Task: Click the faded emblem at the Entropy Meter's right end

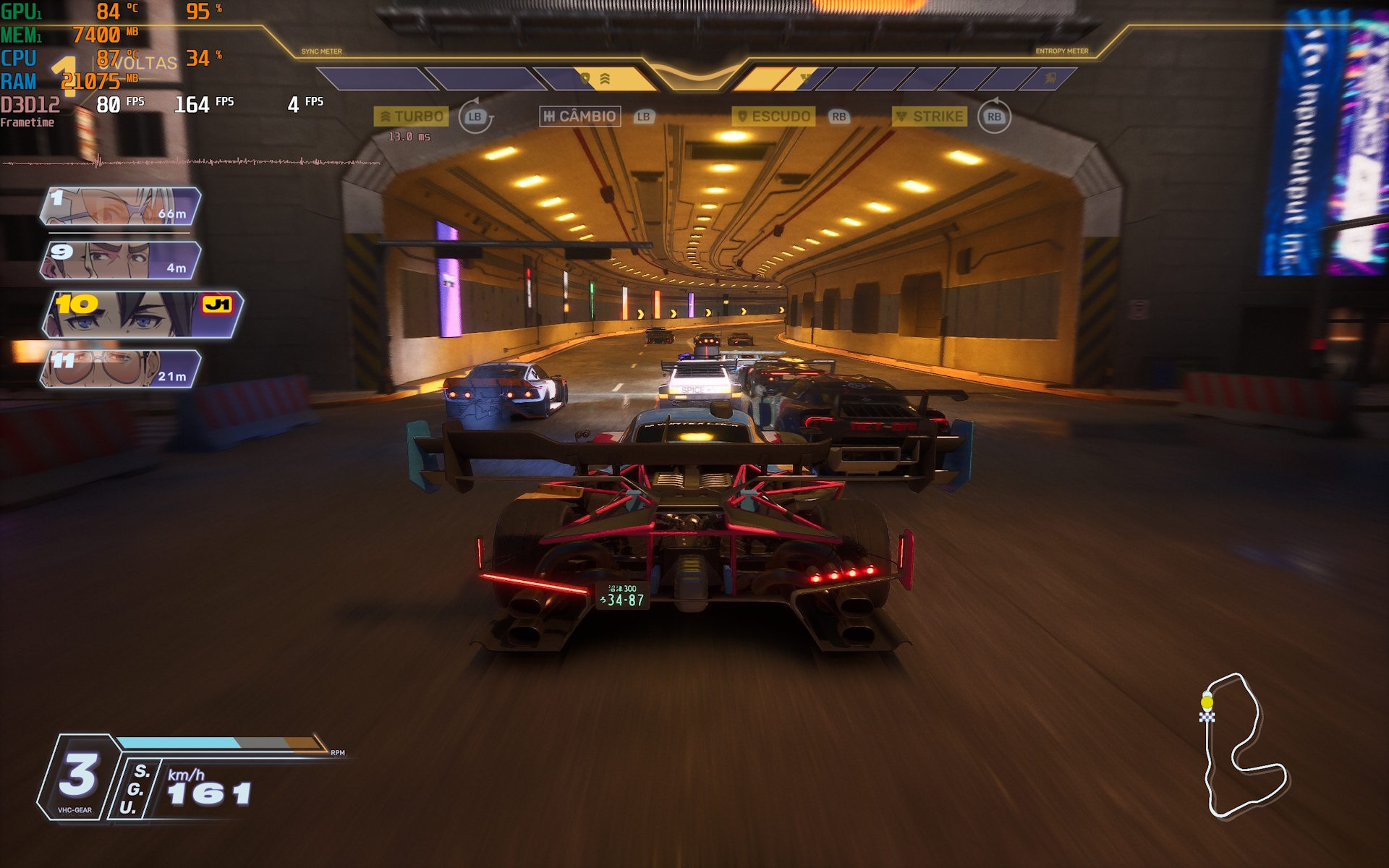Action: click(1049, 80)
